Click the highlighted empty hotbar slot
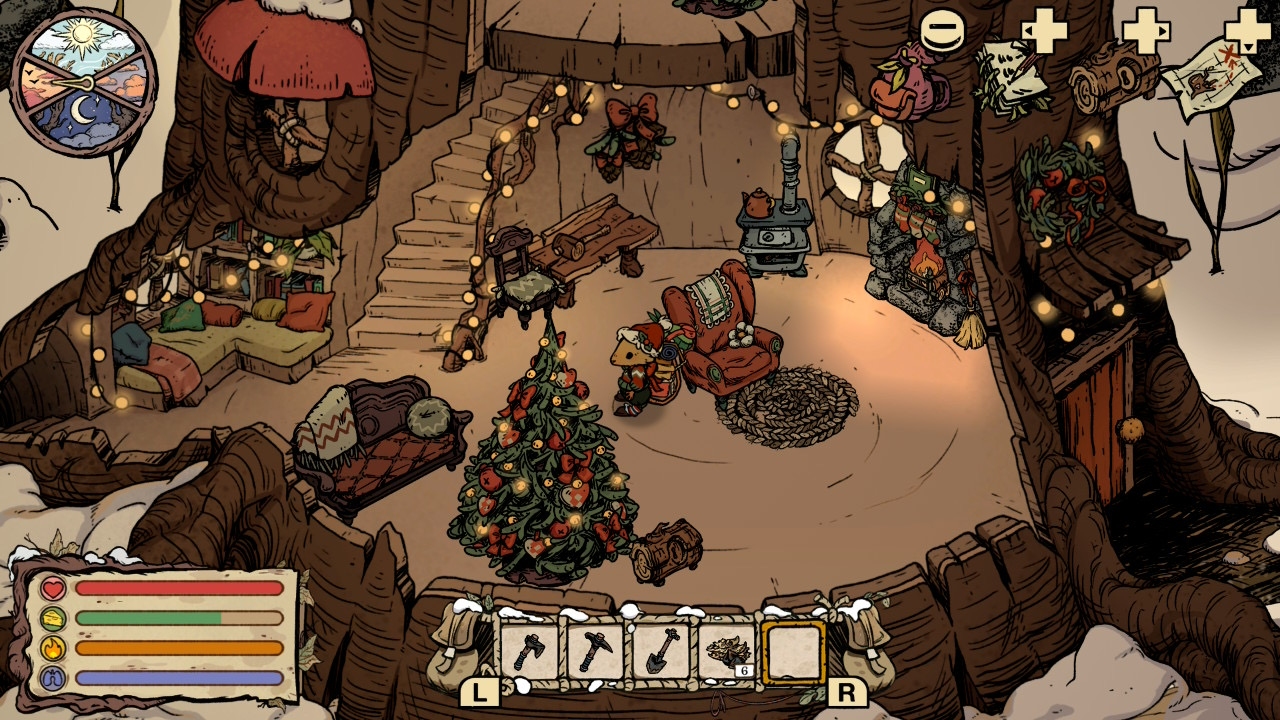This screenshot has height=720, width=1280. [793, 652]
